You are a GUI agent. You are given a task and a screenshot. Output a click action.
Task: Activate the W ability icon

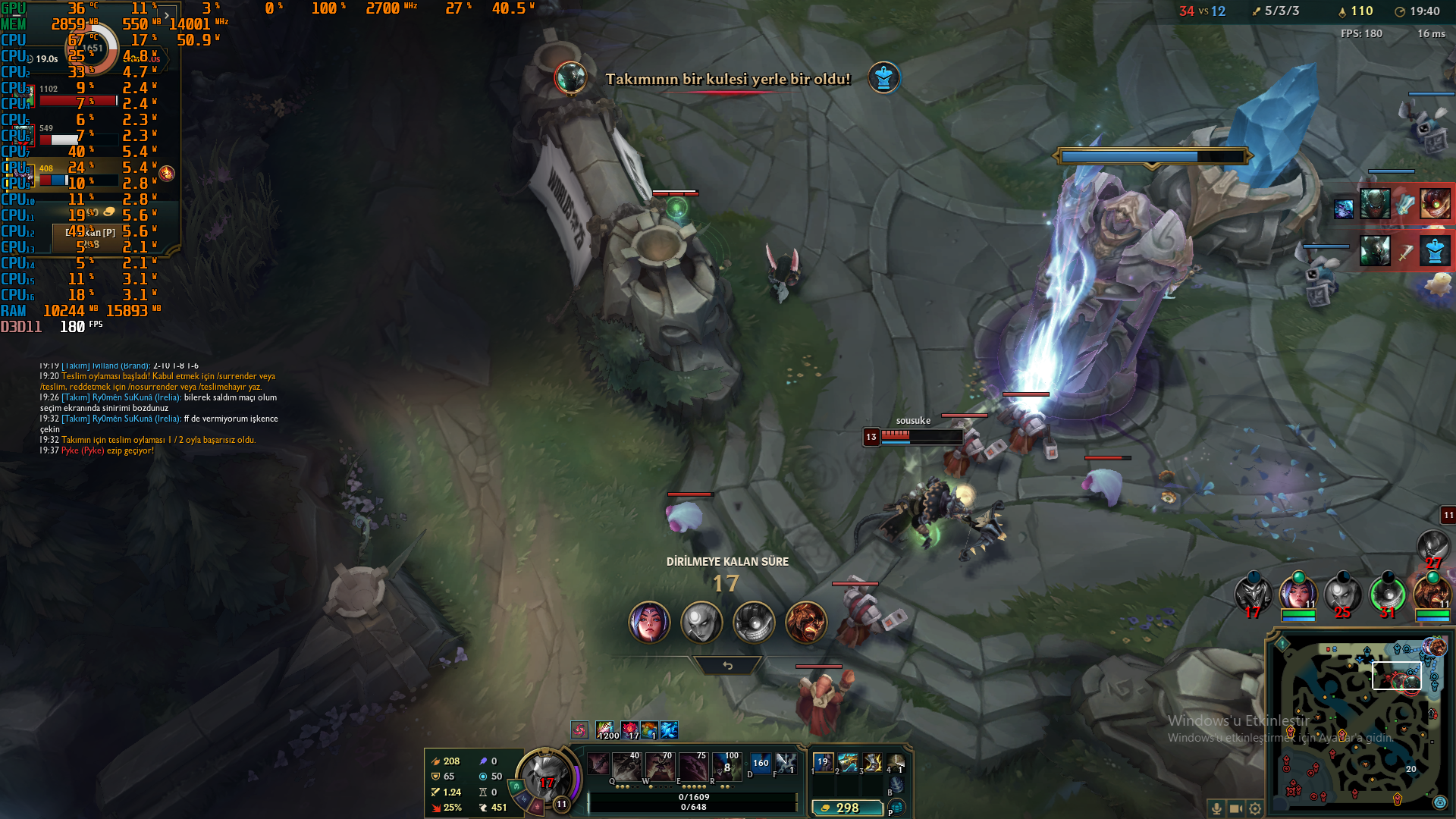pyautogui.click(x=659, y=767)
